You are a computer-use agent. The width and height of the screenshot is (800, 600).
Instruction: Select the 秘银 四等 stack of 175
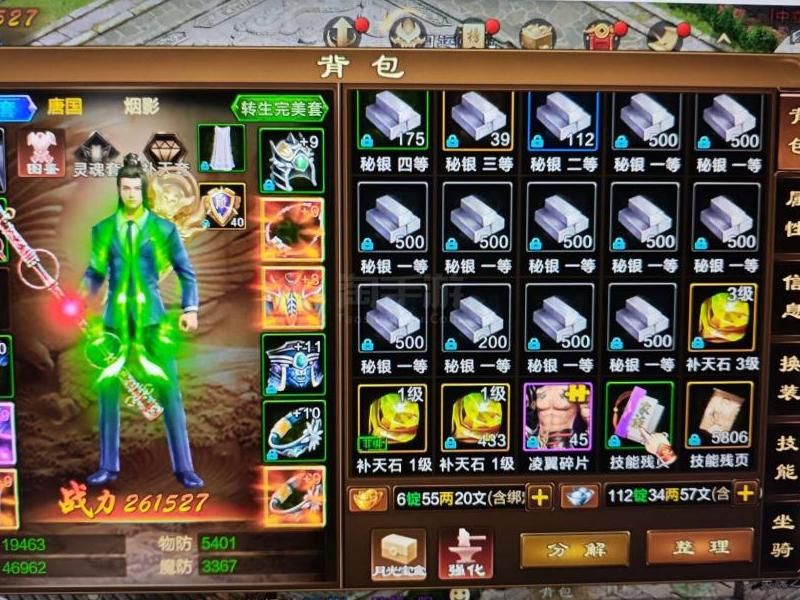(x=393, y=122)
